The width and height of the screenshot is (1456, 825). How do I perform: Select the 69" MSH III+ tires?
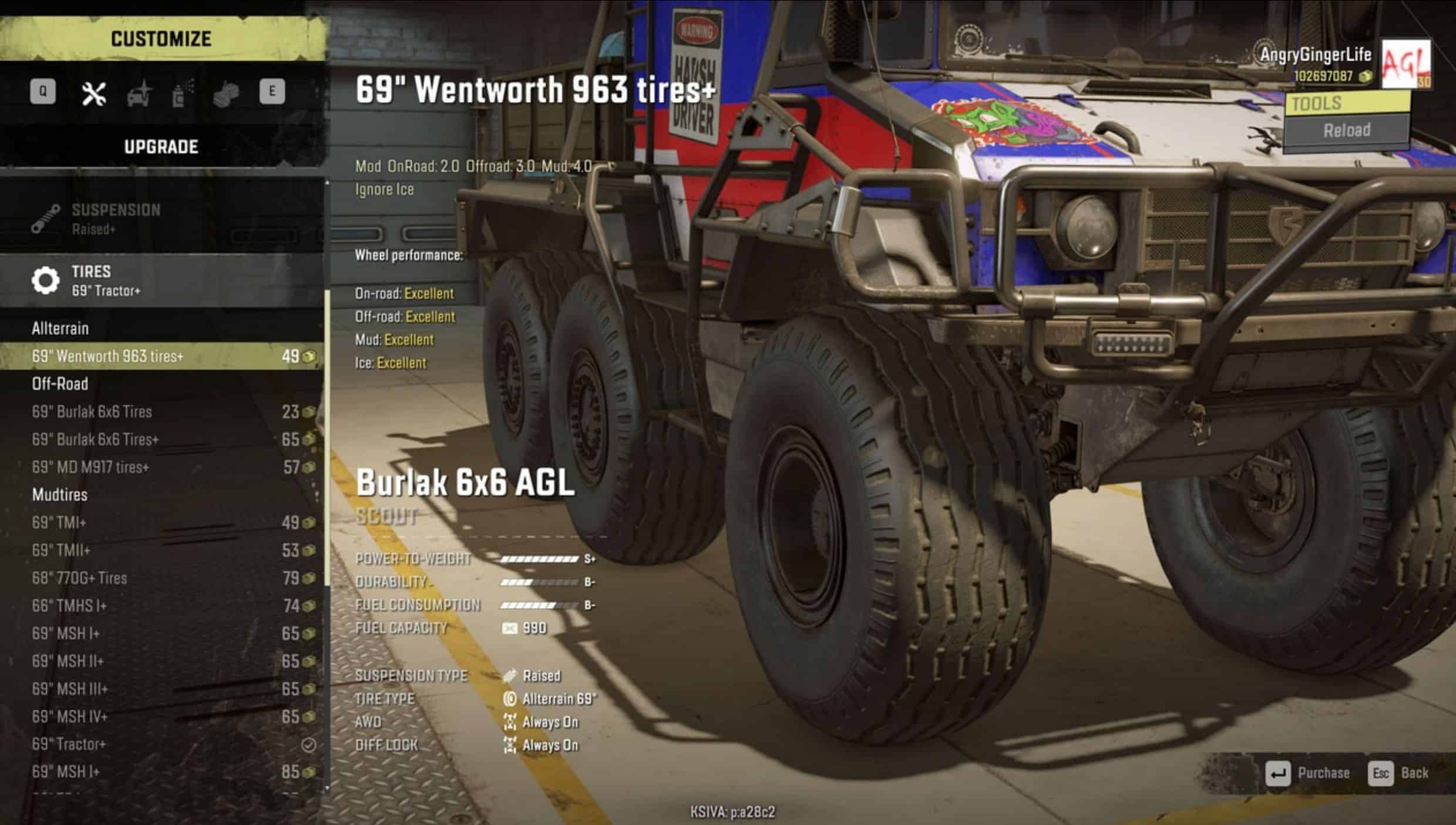coord(162,689)
